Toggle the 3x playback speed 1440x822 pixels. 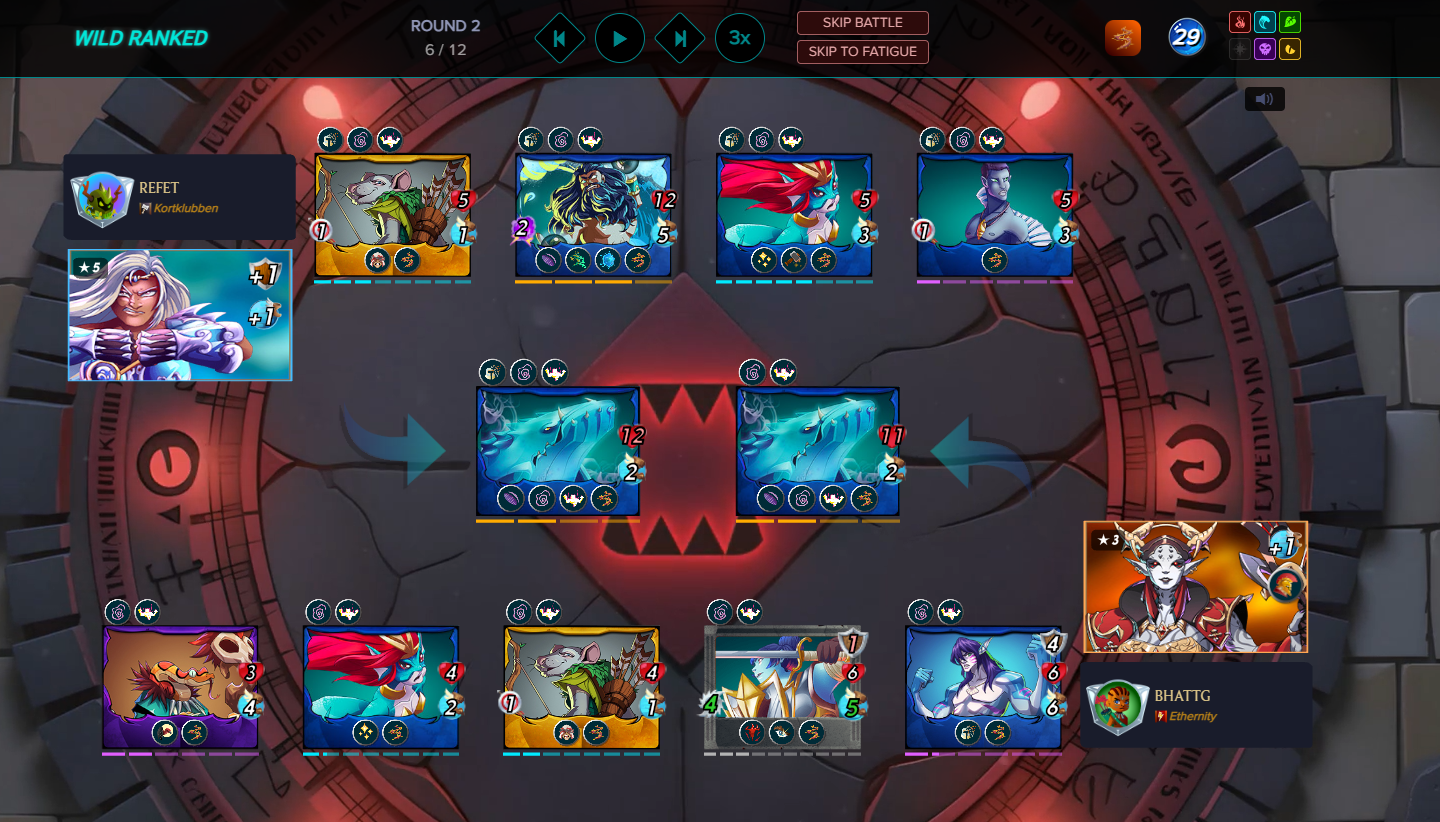click(740, 39)
